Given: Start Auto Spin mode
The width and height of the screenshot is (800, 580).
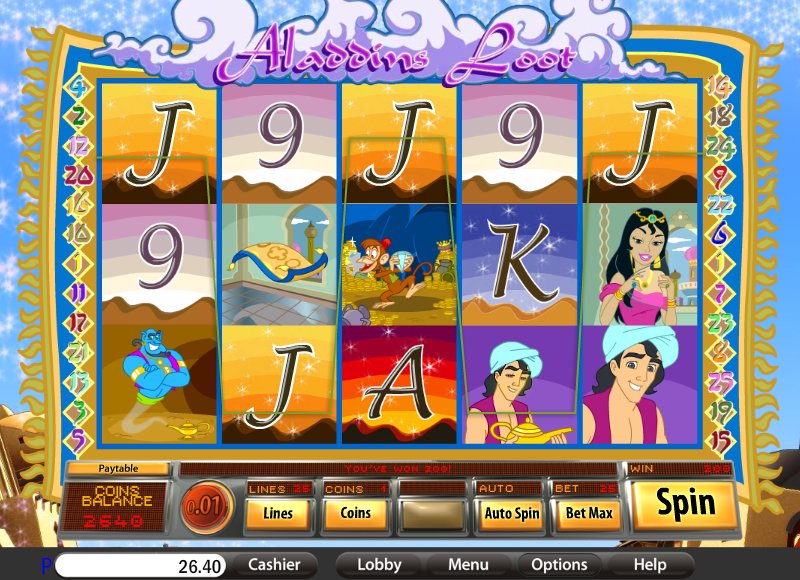Looking at the screenshot, I should click(x=510, y=513).
